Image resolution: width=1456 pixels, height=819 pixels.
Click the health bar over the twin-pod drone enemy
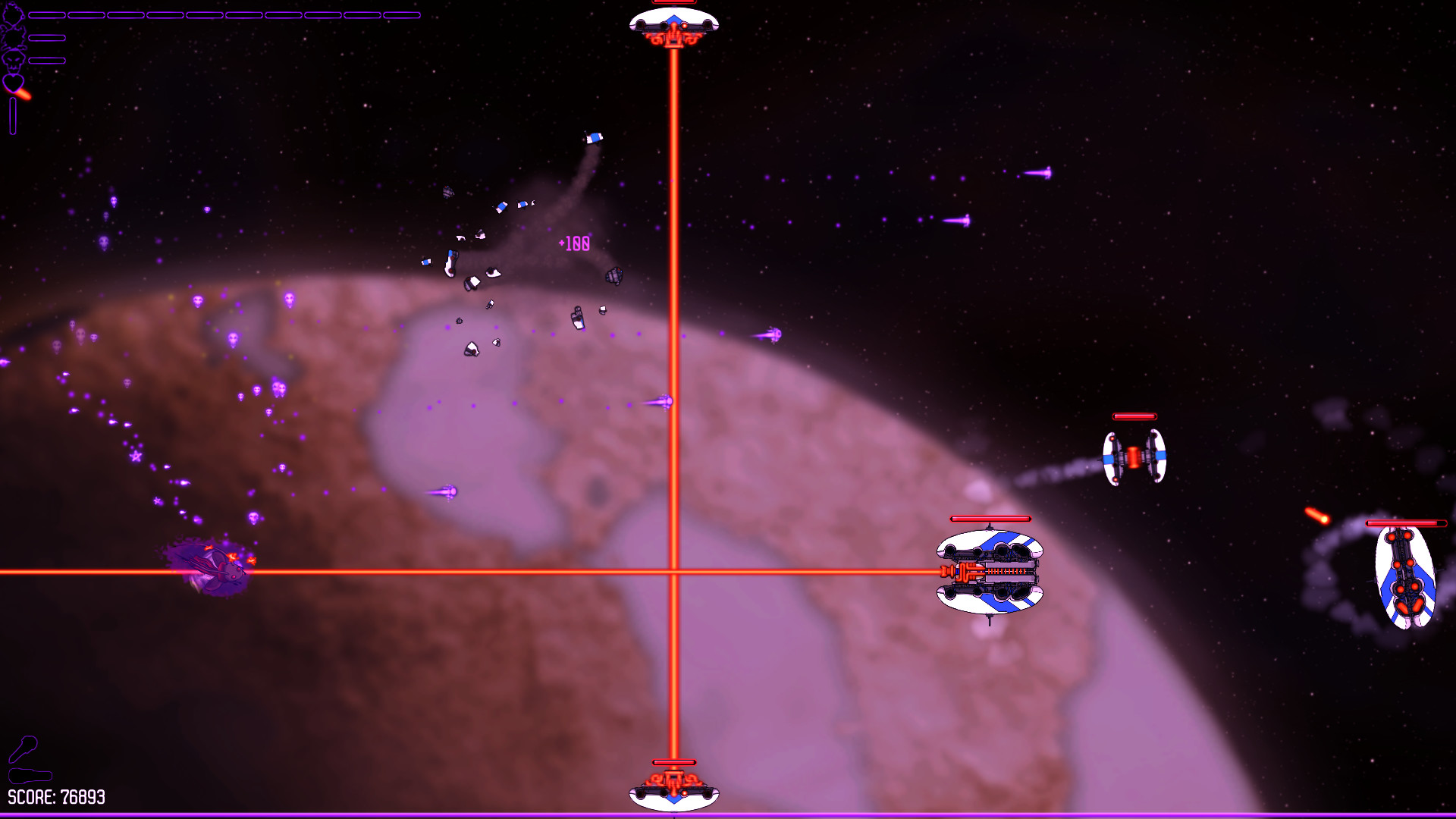[1134, 416]
